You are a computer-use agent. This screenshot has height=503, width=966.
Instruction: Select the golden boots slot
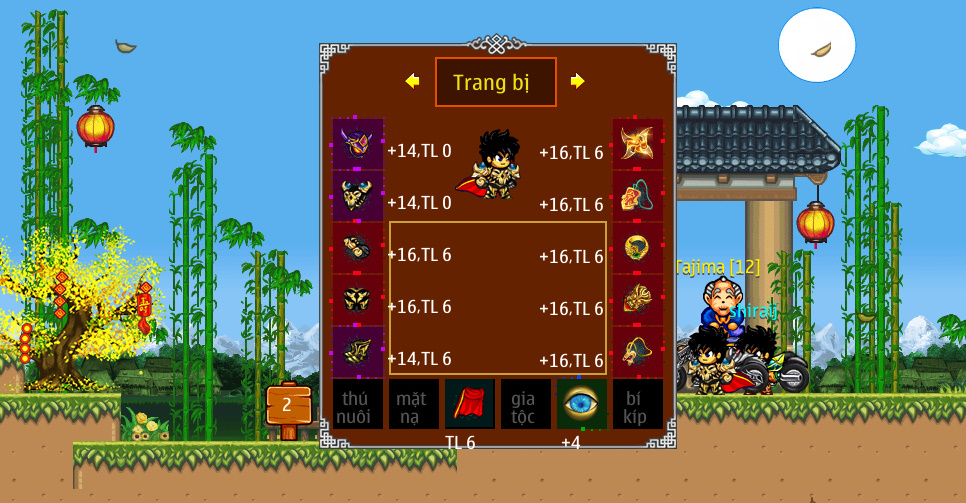point(358,352)
